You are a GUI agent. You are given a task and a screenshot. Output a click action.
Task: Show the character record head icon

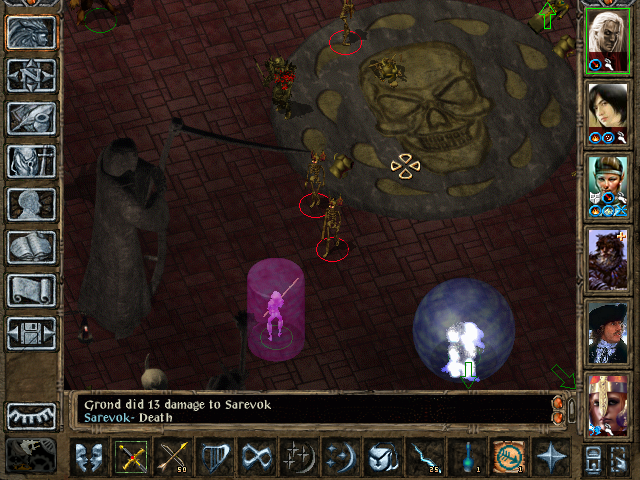tap(31, 204)
